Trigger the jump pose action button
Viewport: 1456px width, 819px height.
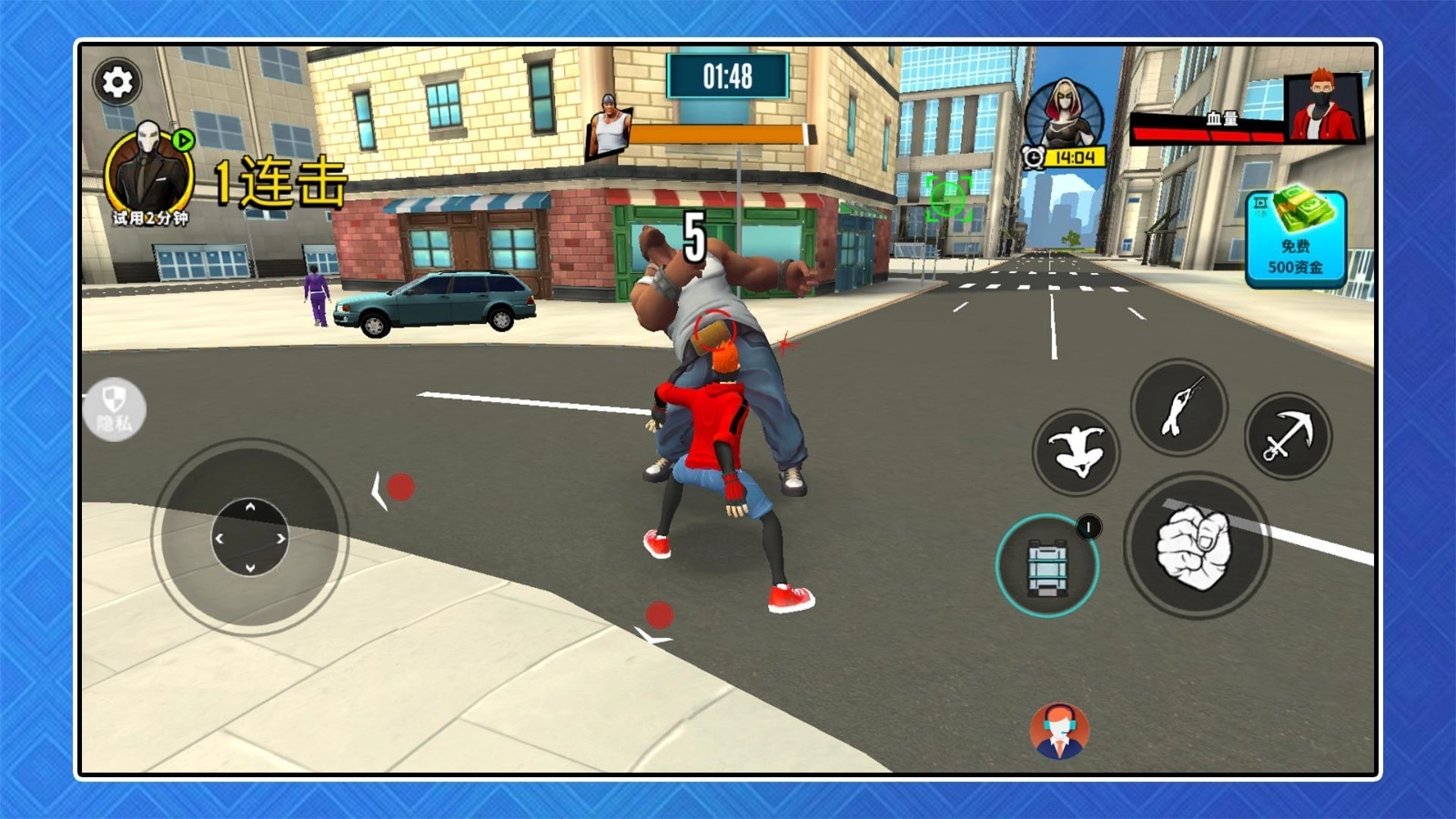pyautogui.click(x=1076, y=451)
